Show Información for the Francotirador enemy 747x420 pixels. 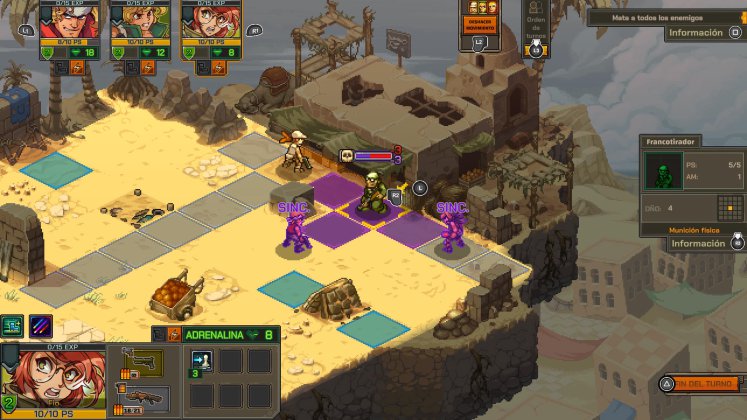point(696,243)
